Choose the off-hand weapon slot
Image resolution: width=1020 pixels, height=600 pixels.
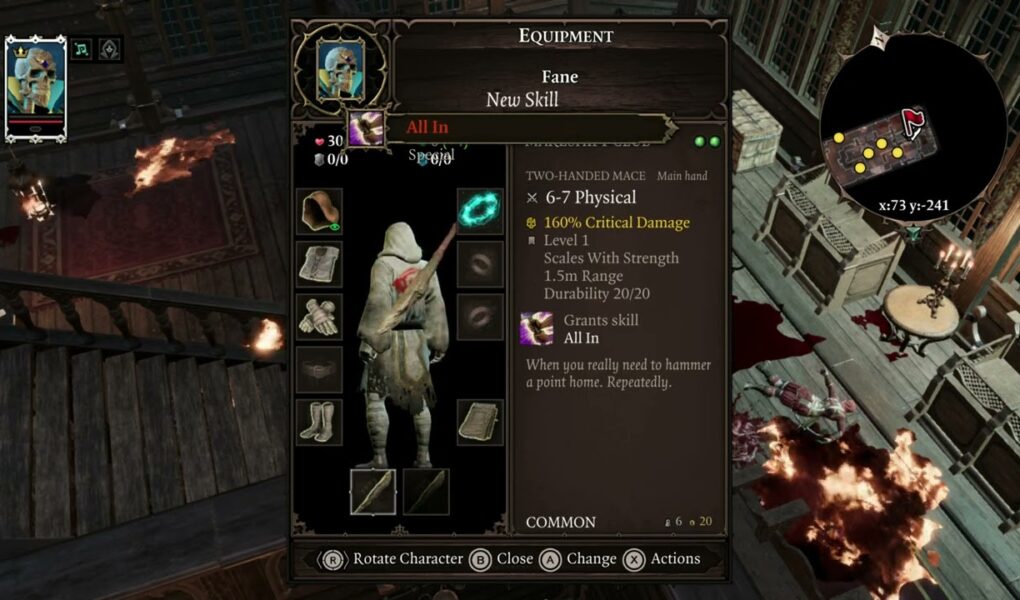pyautogui.click(x=426, y=491)
